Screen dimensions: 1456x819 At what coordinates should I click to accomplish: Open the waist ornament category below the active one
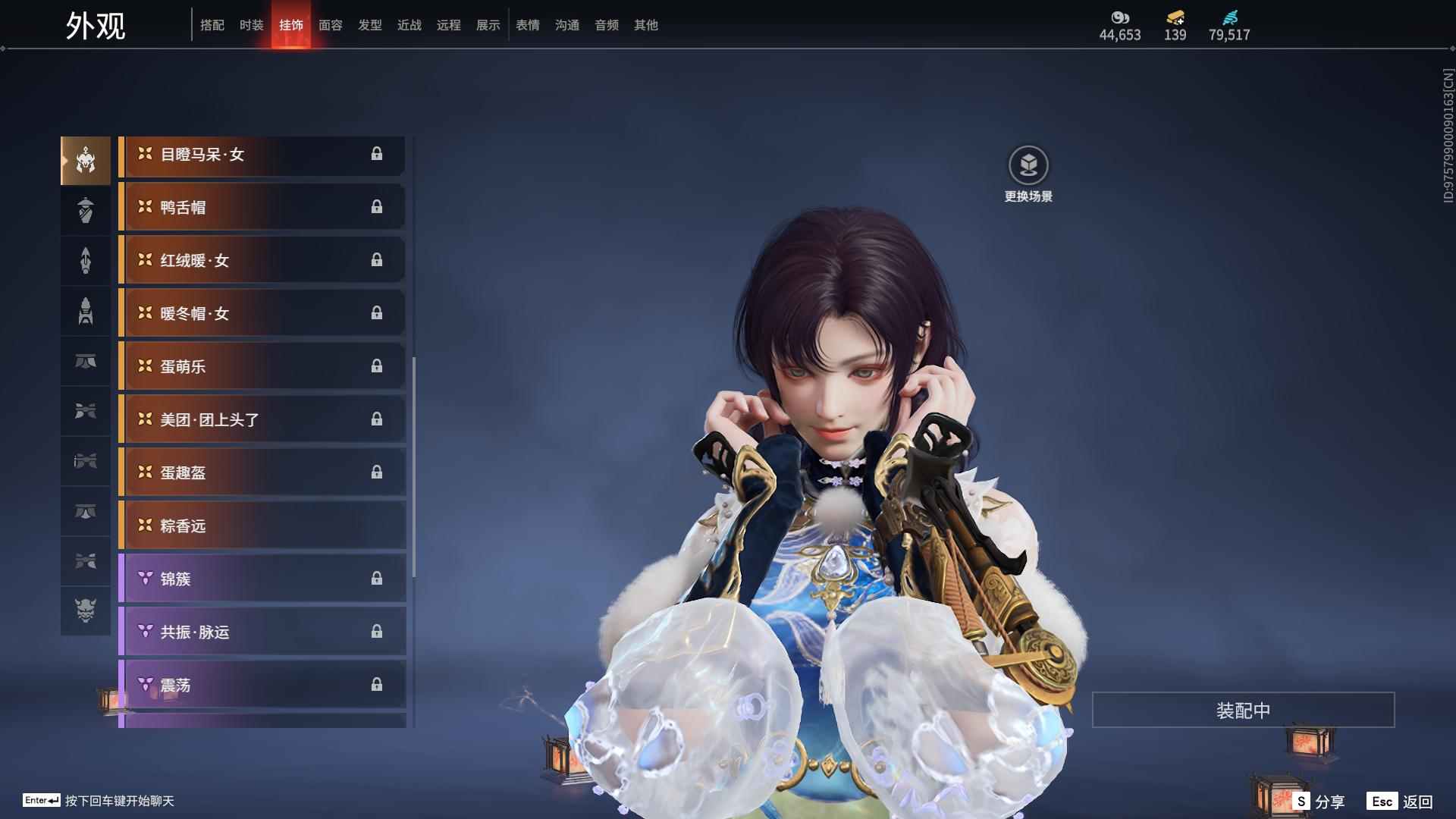coord(85,210)
